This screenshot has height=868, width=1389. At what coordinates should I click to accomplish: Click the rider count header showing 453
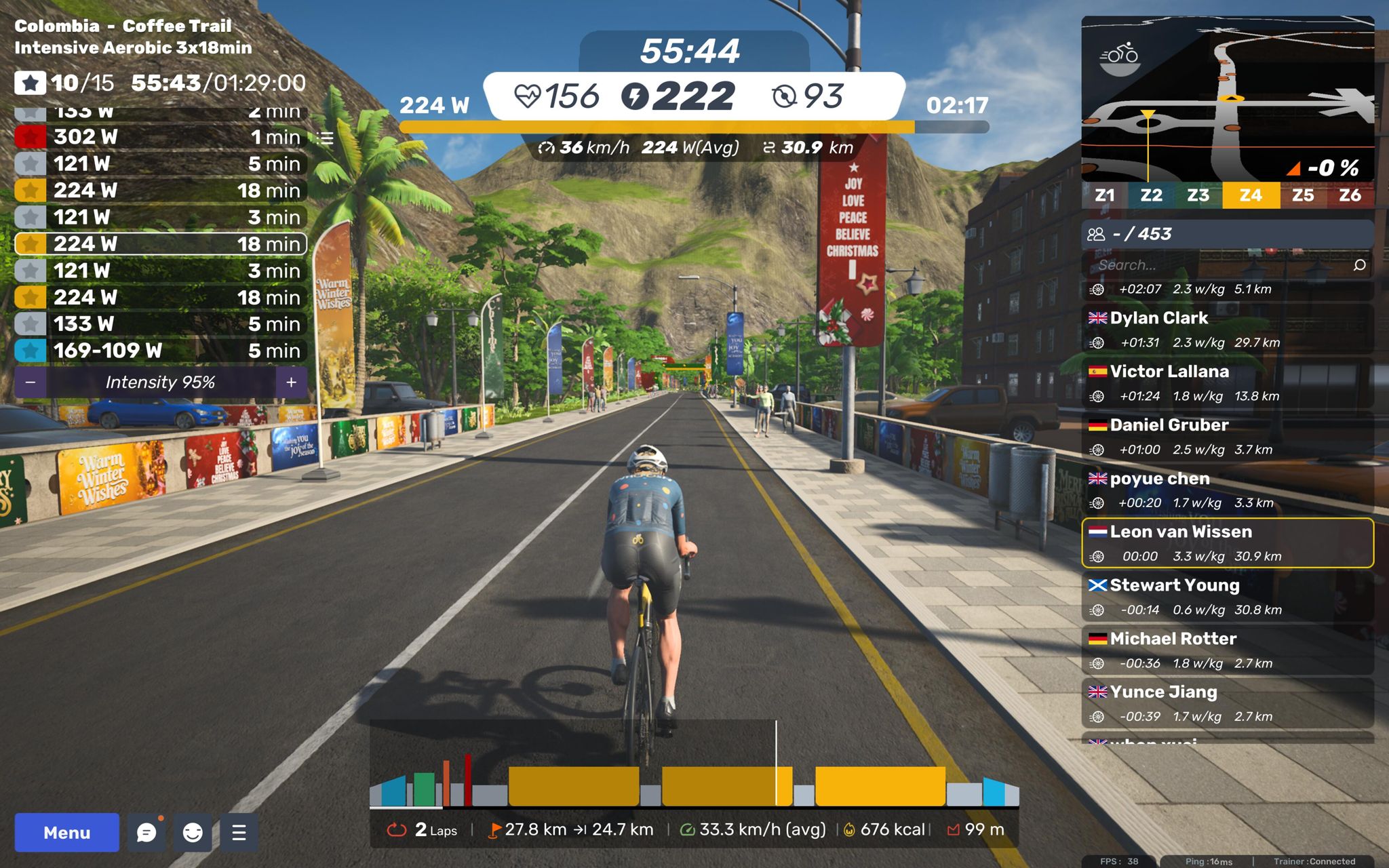coord(1228,234)
